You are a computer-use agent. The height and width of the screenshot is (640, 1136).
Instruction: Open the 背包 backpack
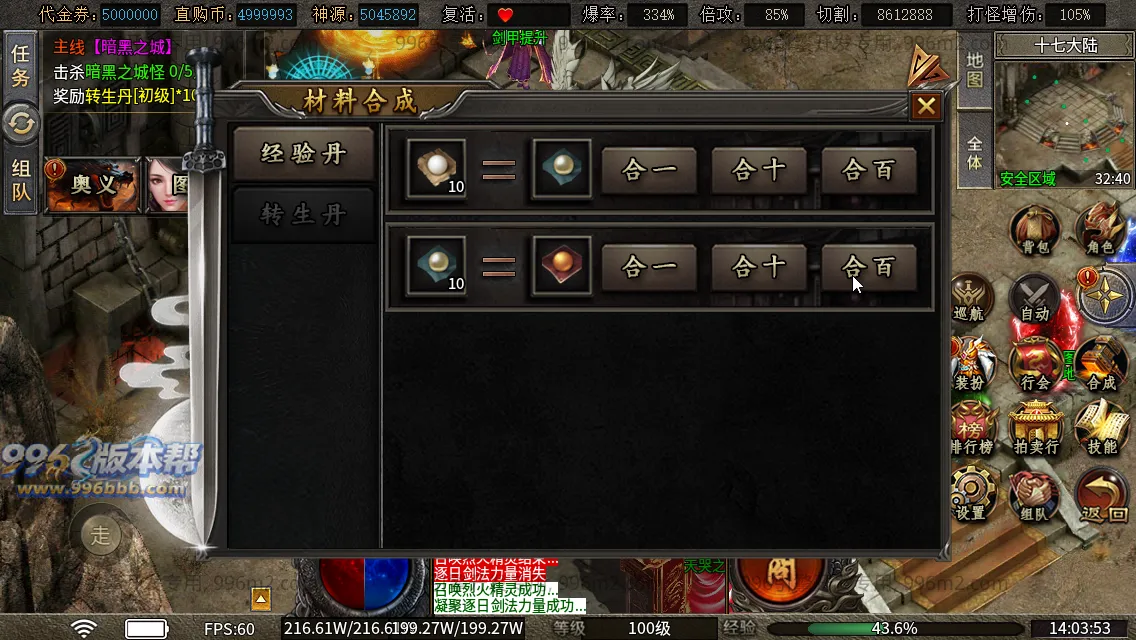1034,229
